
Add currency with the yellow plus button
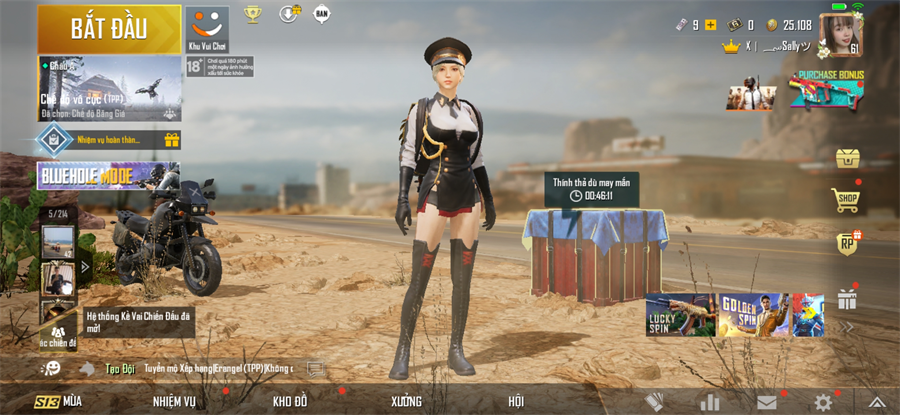(x=711, y=25)
